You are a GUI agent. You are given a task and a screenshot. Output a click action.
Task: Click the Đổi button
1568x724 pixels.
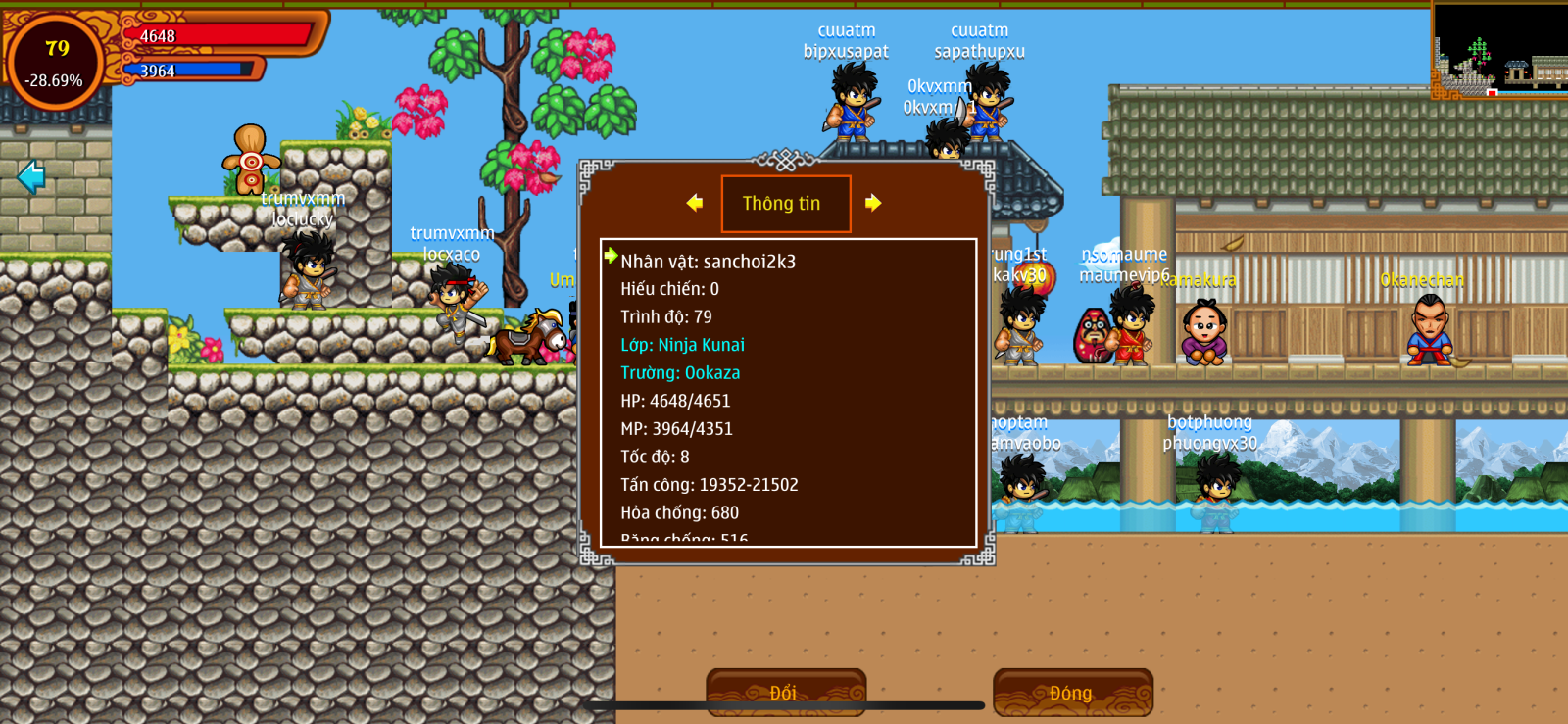pos(785,692)
